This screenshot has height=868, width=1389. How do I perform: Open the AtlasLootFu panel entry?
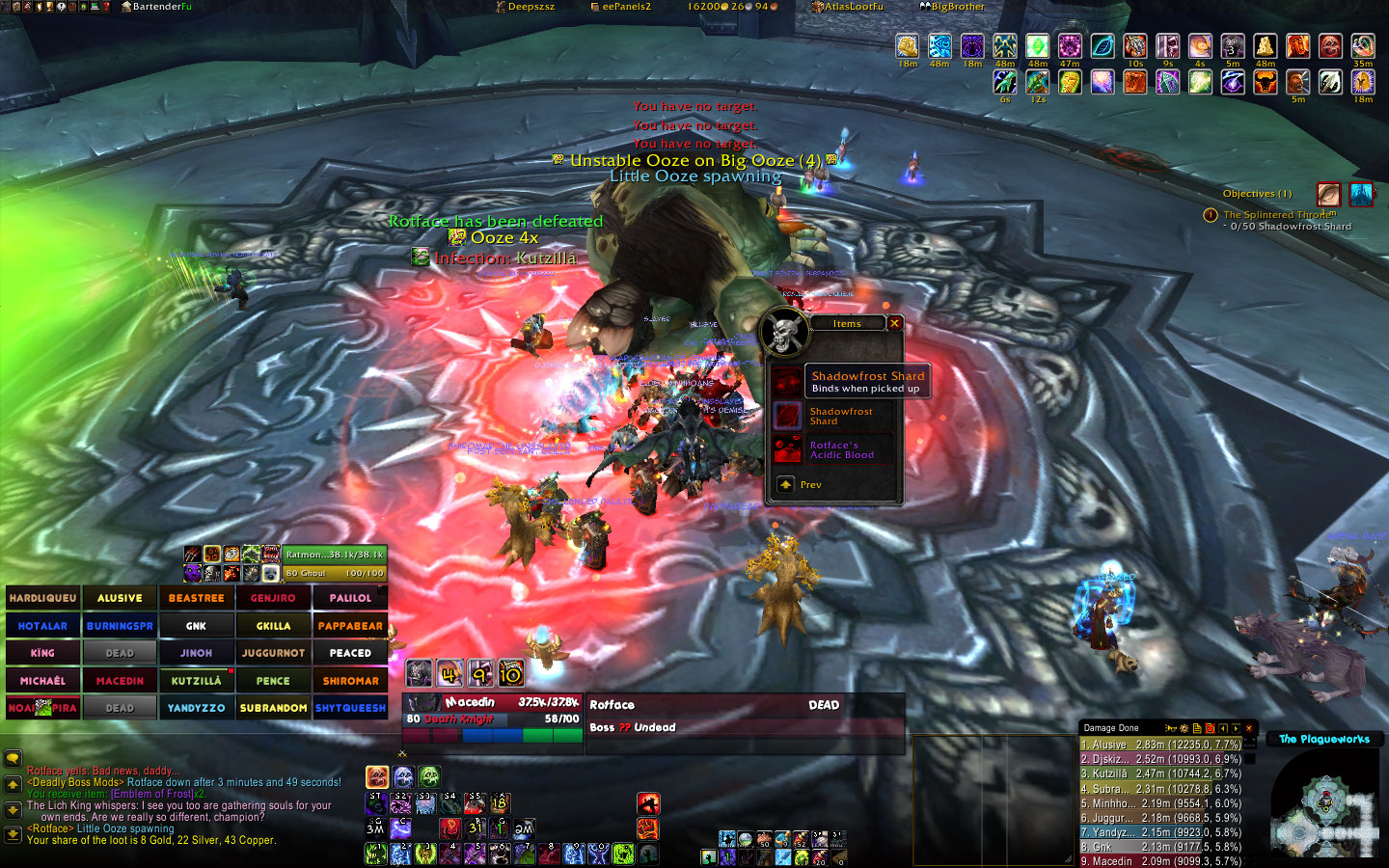849,7
